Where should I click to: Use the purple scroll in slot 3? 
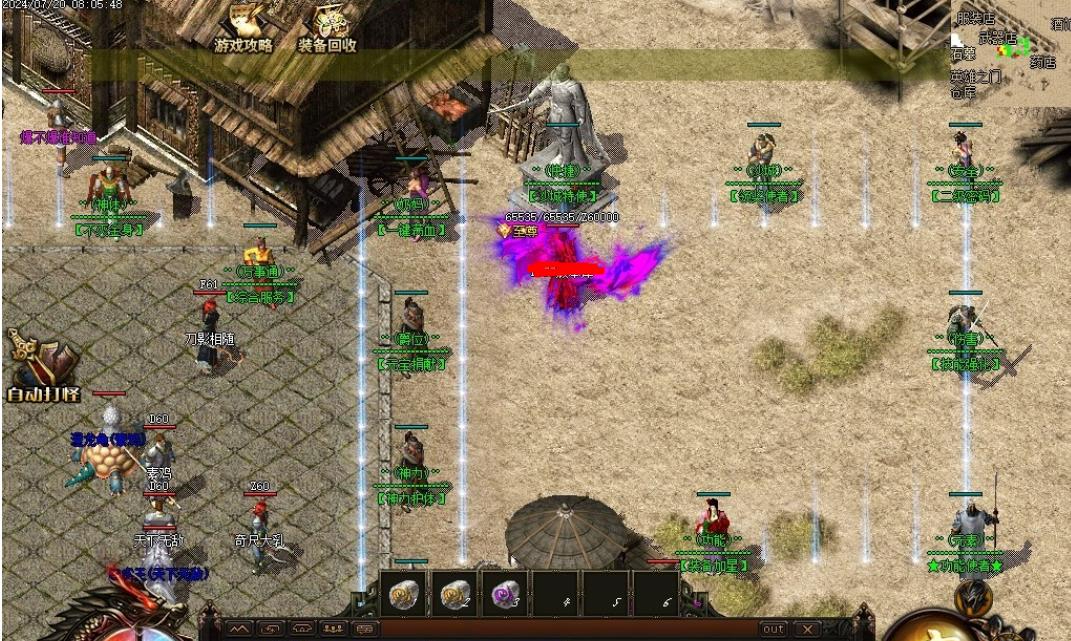click(506, 595)
